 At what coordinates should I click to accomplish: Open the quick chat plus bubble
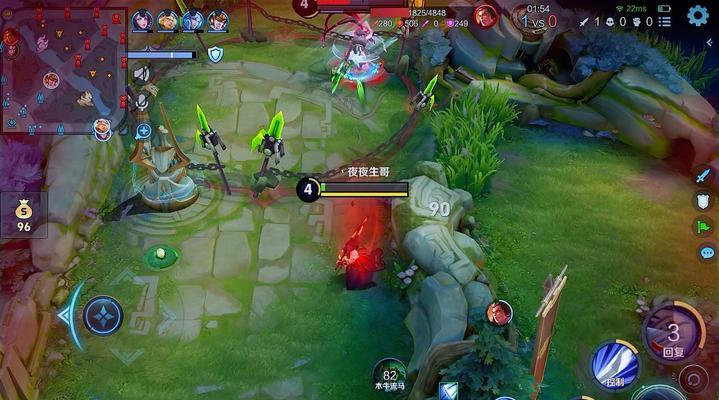142,130
